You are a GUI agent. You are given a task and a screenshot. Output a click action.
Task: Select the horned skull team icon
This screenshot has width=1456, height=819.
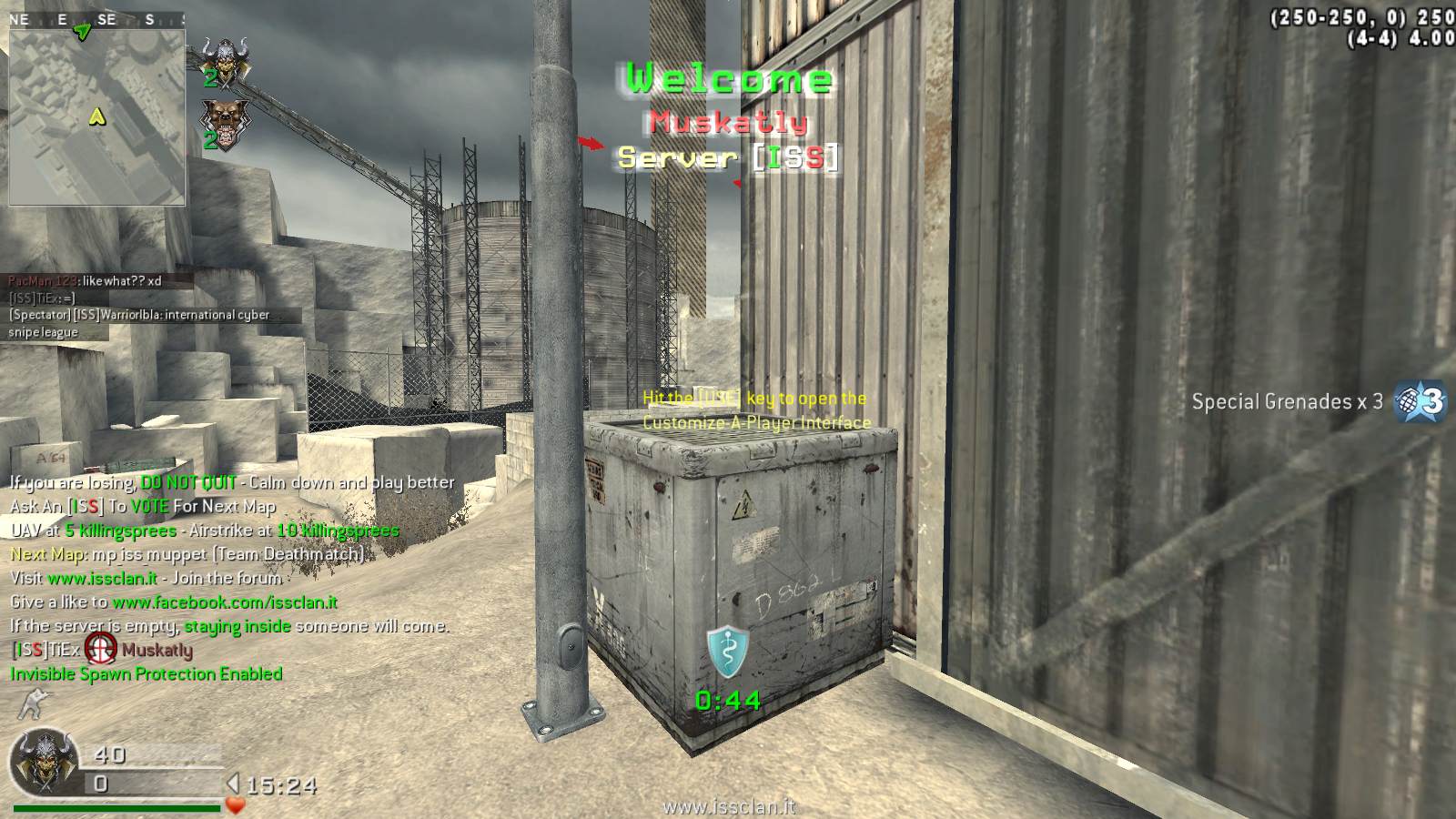225,61
